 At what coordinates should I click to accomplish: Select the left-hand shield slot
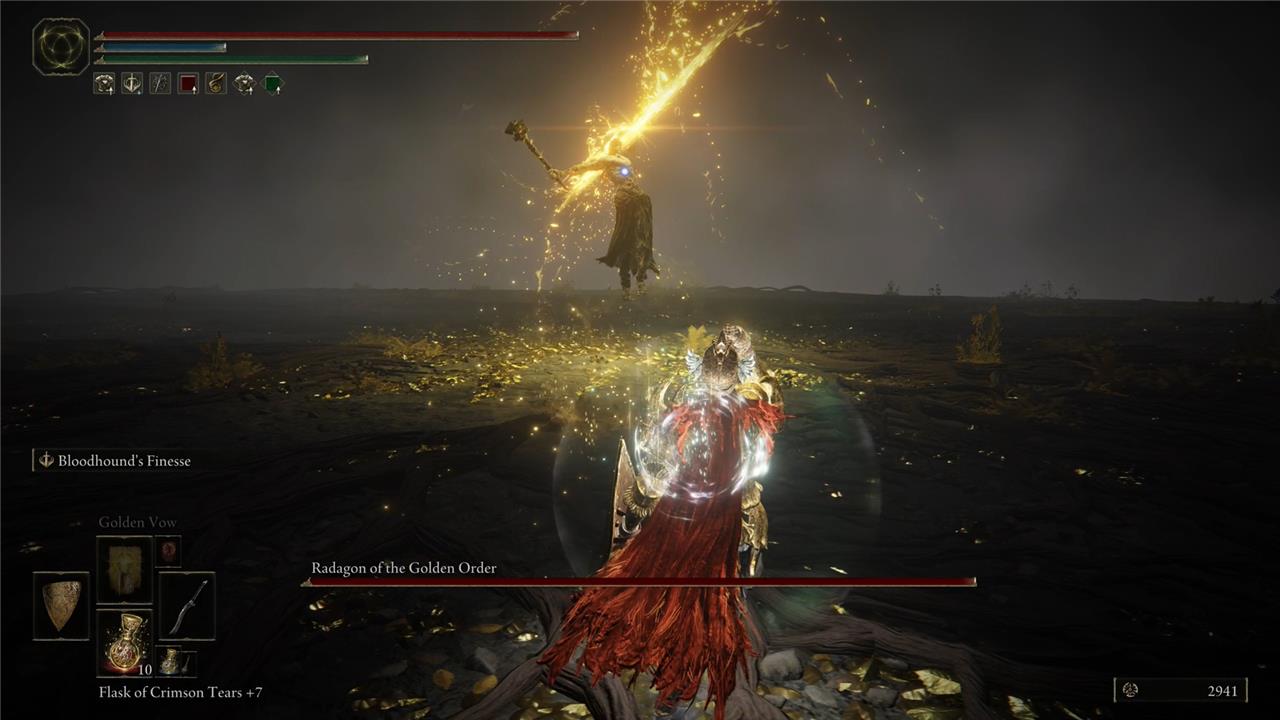click(61, 606)
